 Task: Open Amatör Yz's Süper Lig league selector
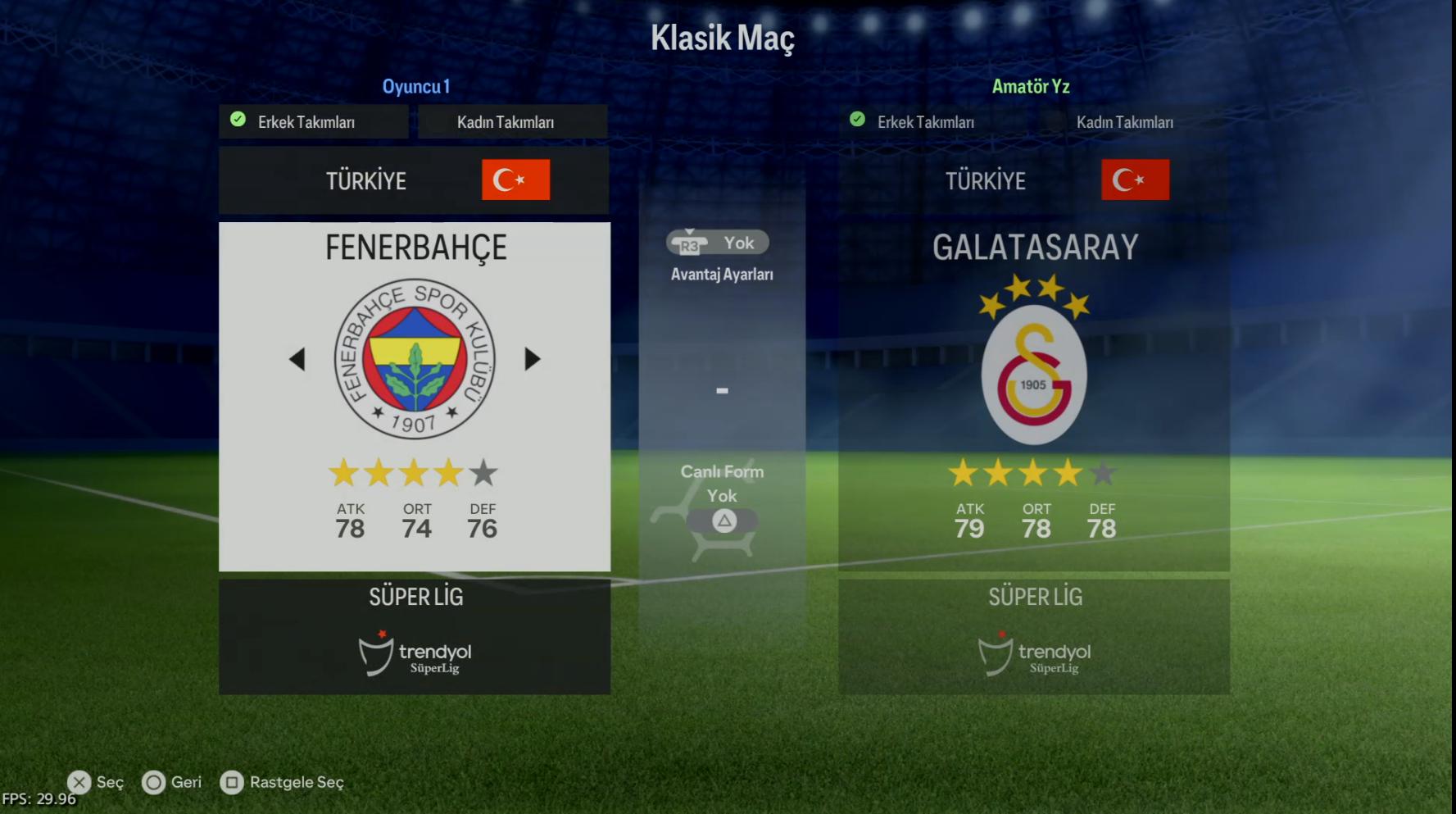[x=1033, y=636]
